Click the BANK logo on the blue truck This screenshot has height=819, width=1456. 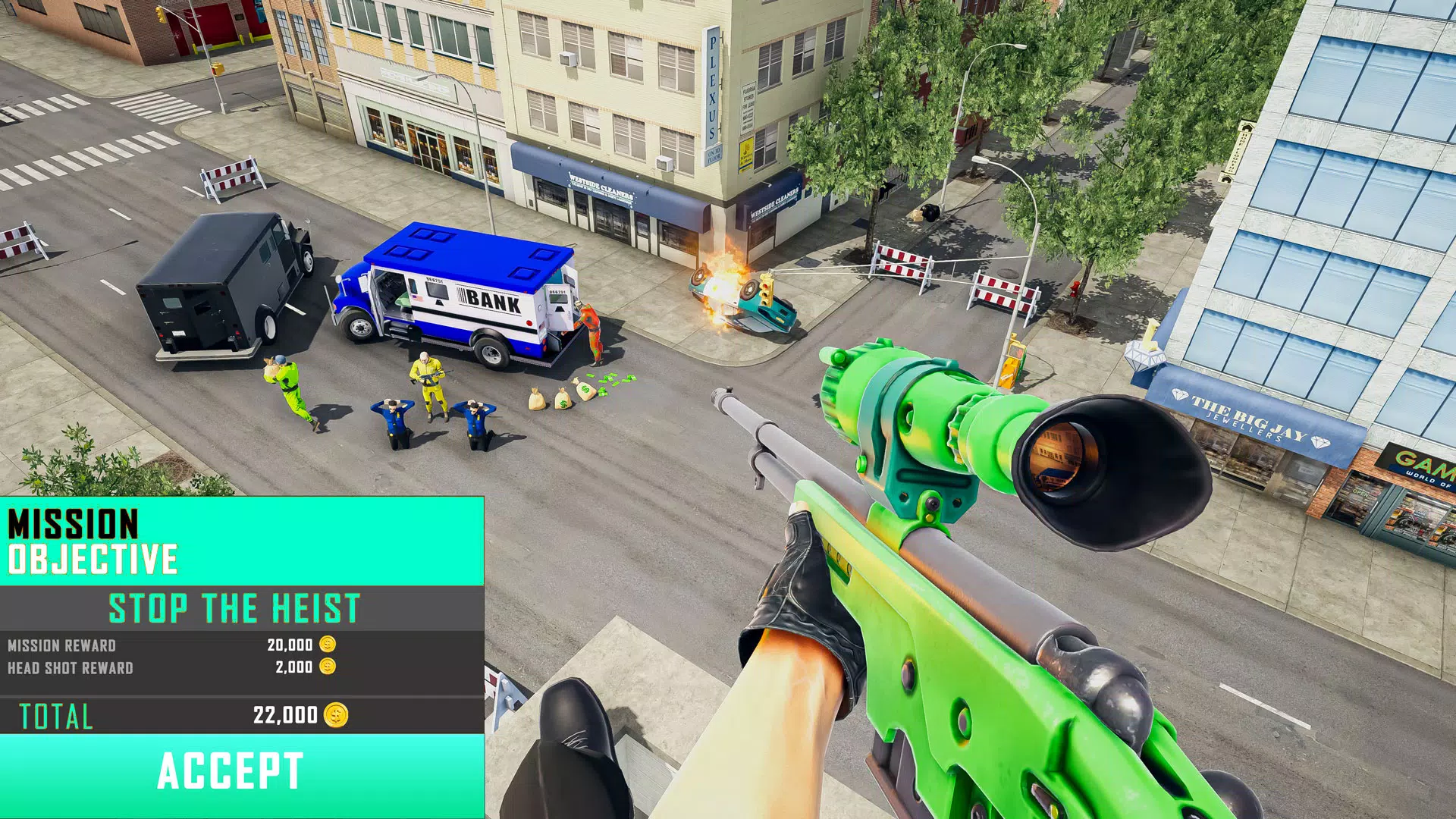[x=493, y=300]
